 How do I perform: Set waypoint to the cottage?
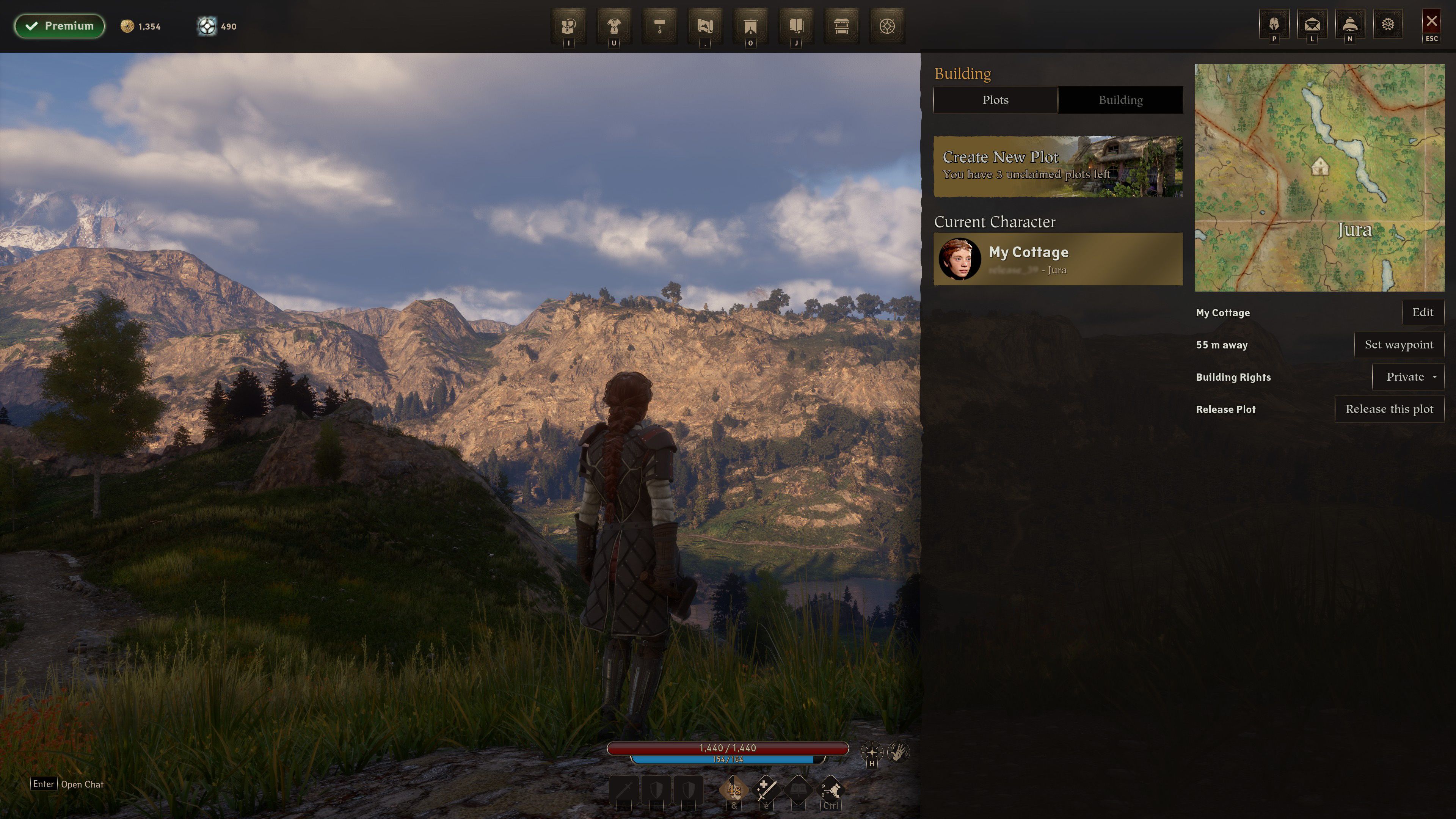click(1398, 345)
